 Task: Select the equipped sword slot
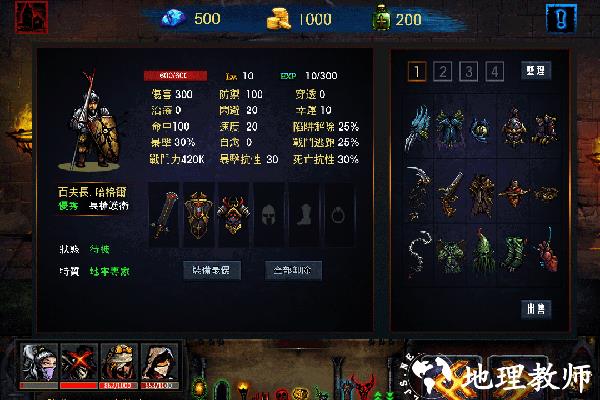[x=166, y=215]
